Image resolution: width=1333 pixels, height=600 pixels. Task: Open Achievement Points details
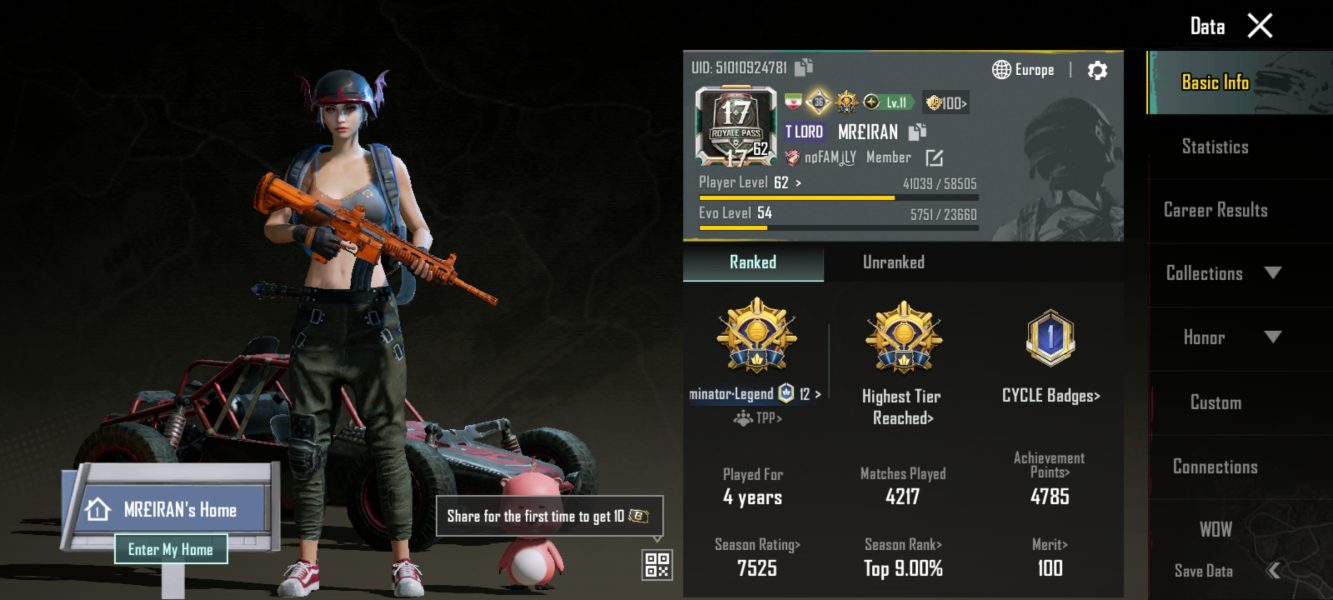pyautogui.click(x=1049, y=464)
